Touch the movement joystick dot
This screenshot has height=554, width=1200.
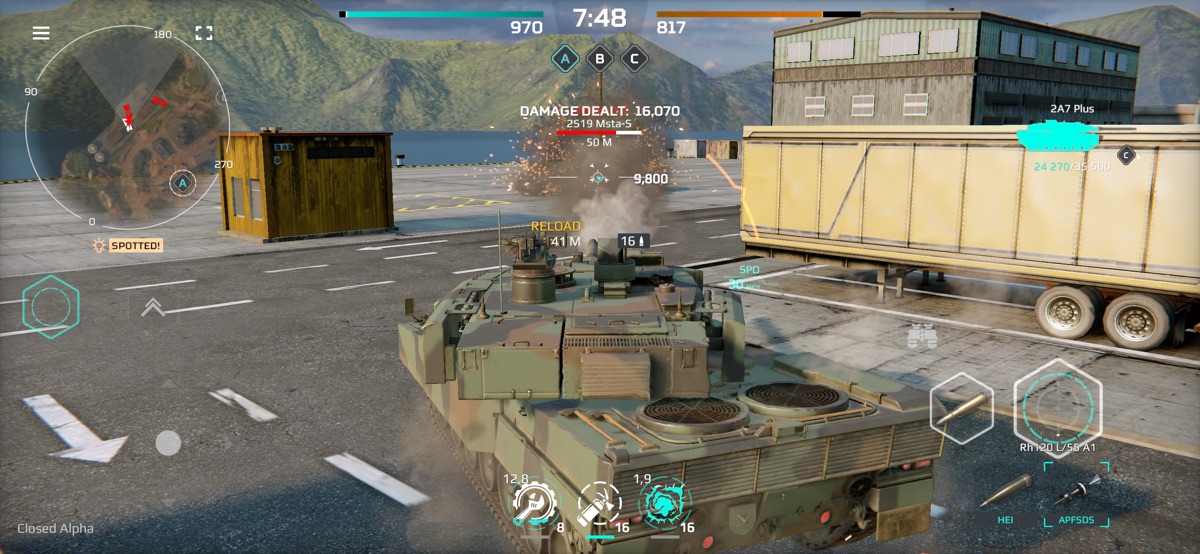[x=168, y=442]
